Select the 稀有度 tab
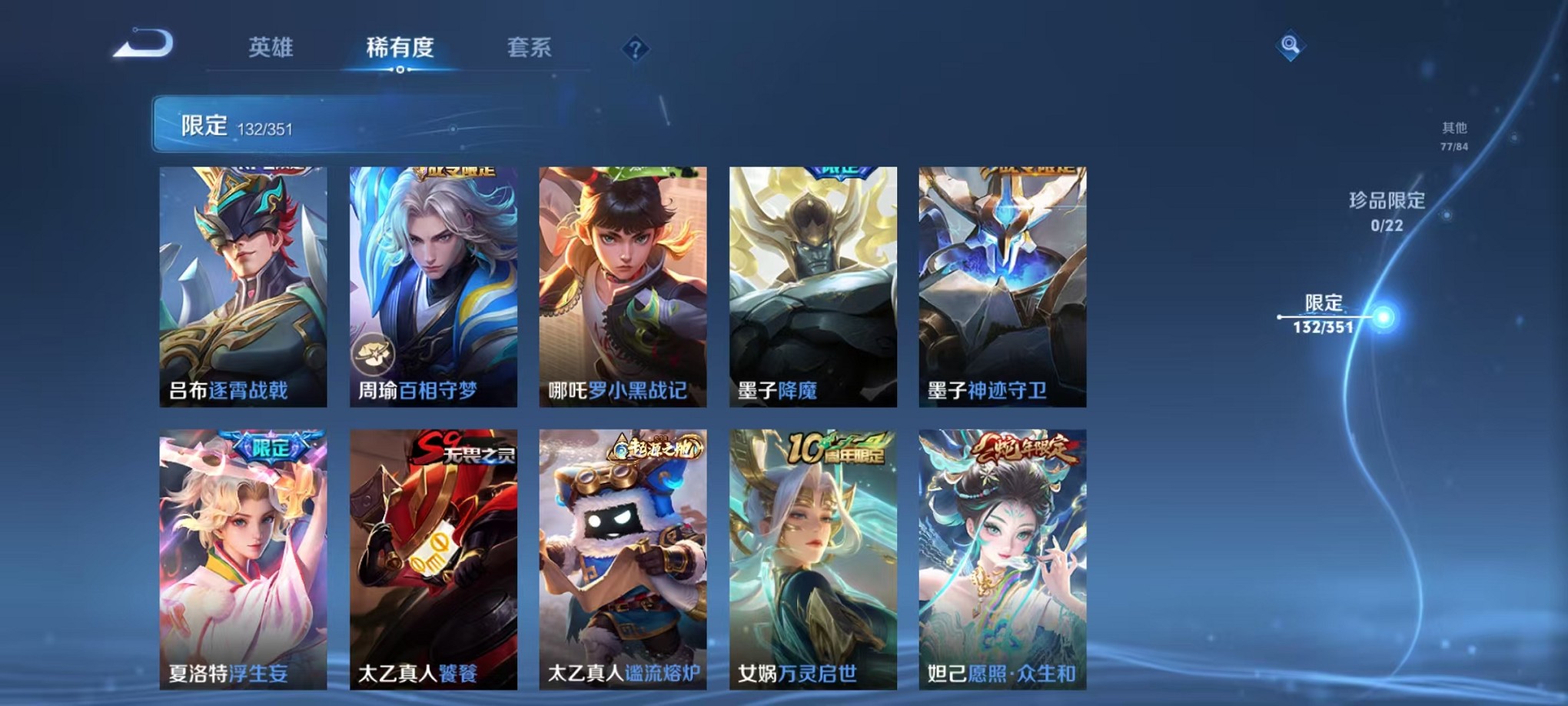This screenshot has width=1568, height=706. tap(398, 48)
